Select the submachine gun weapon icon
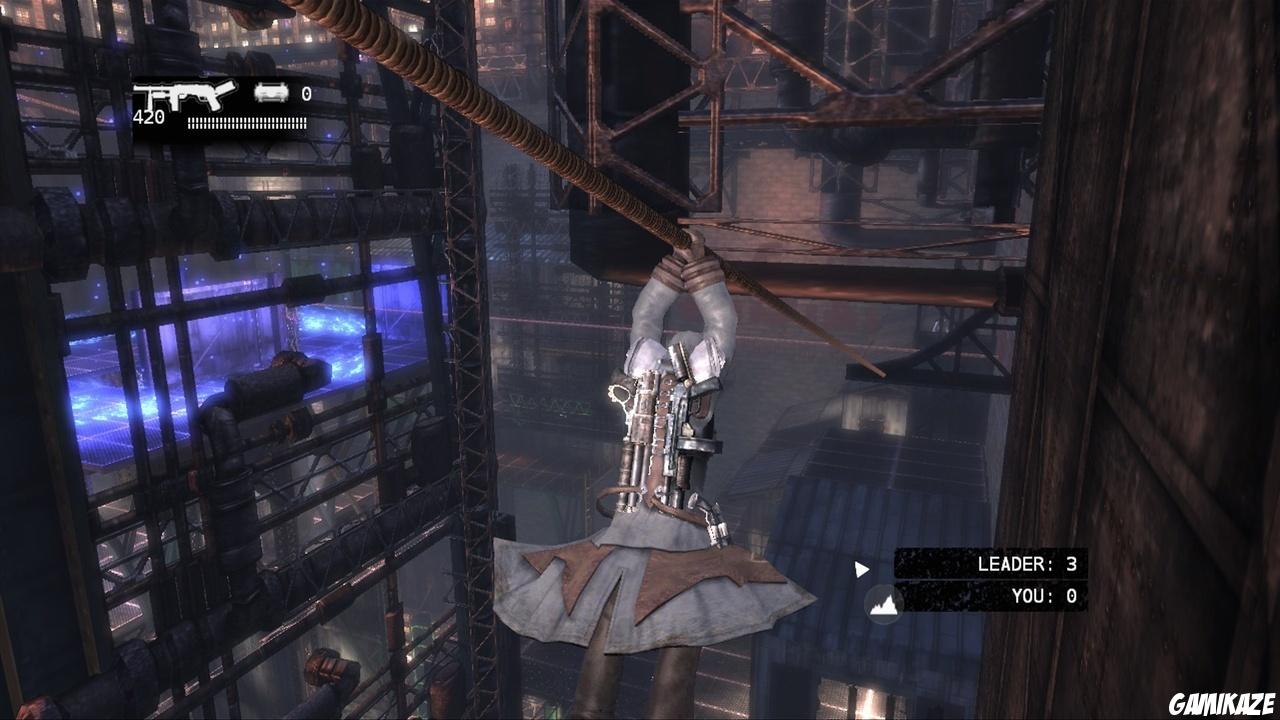Viewport: 1280px width, 720px height. click(184, 95)
